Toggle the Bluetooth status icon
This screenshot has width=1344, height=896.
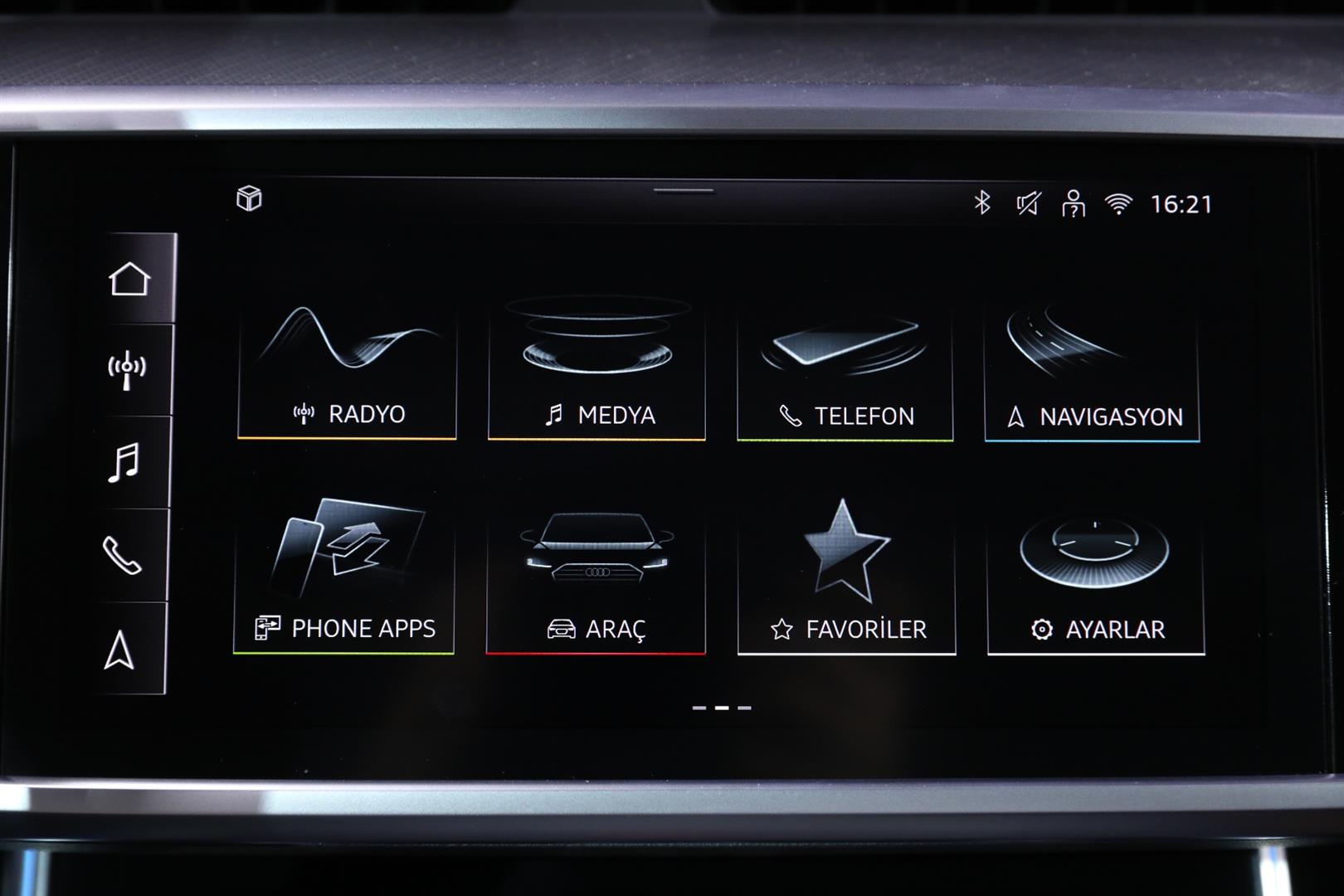pyautogui.click(x=982, y=202)
